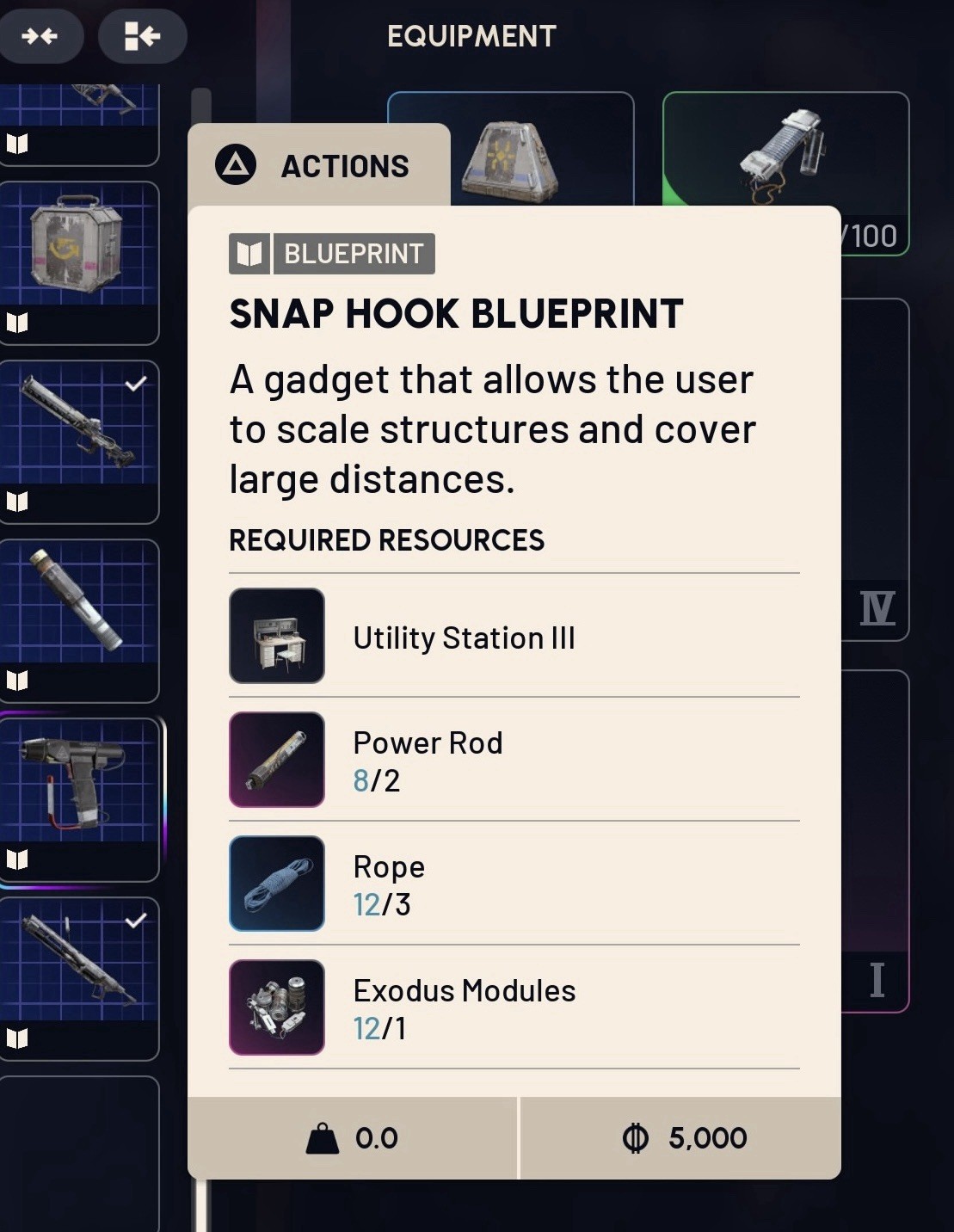Click the Rope resource icon
The width and height of the screenshot is (954, 1232).
pyautogui.click(x=277, y=884)
